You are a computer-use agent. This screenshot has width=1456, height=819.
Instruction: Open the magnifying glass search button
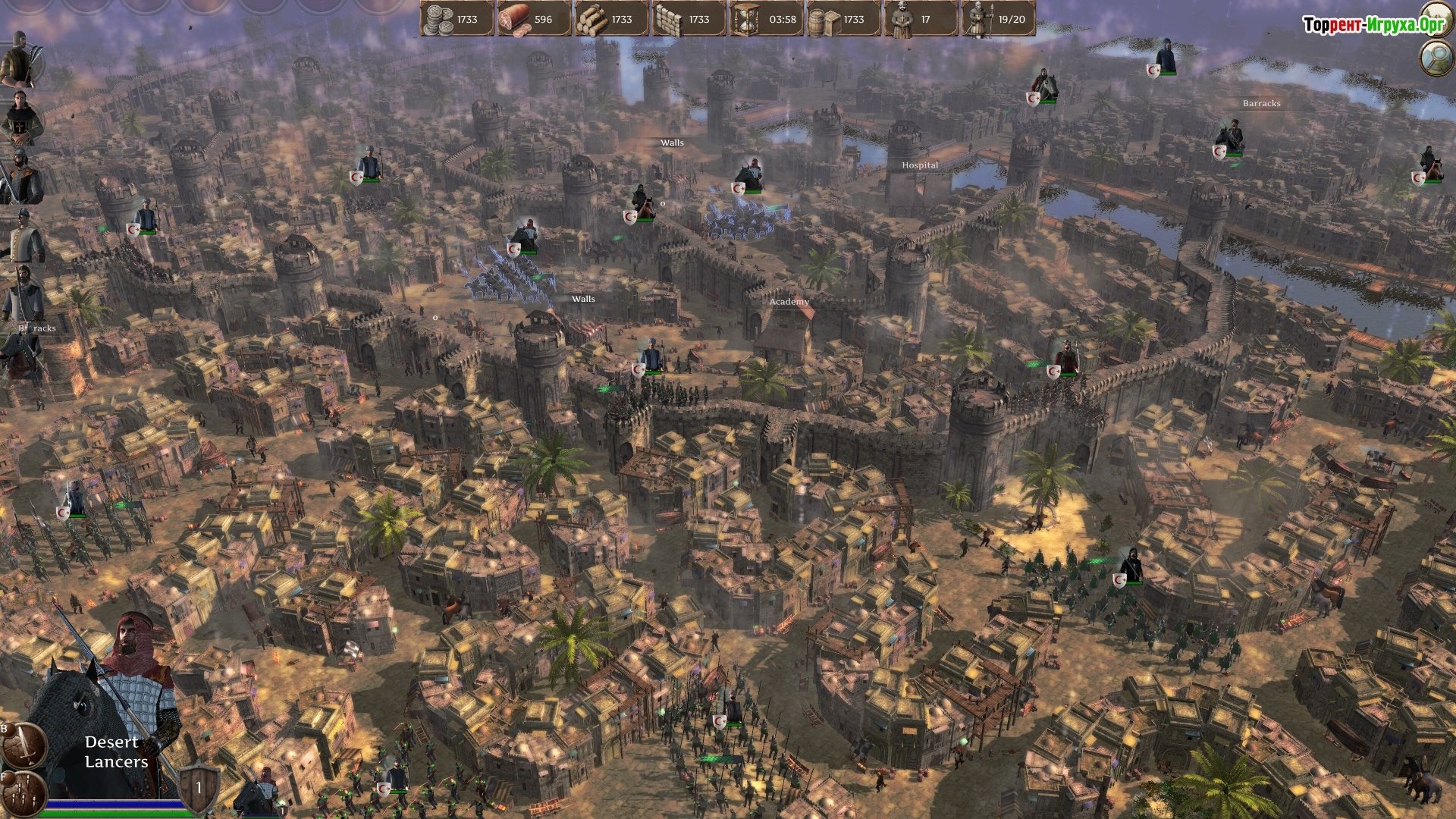[1436, 58]
